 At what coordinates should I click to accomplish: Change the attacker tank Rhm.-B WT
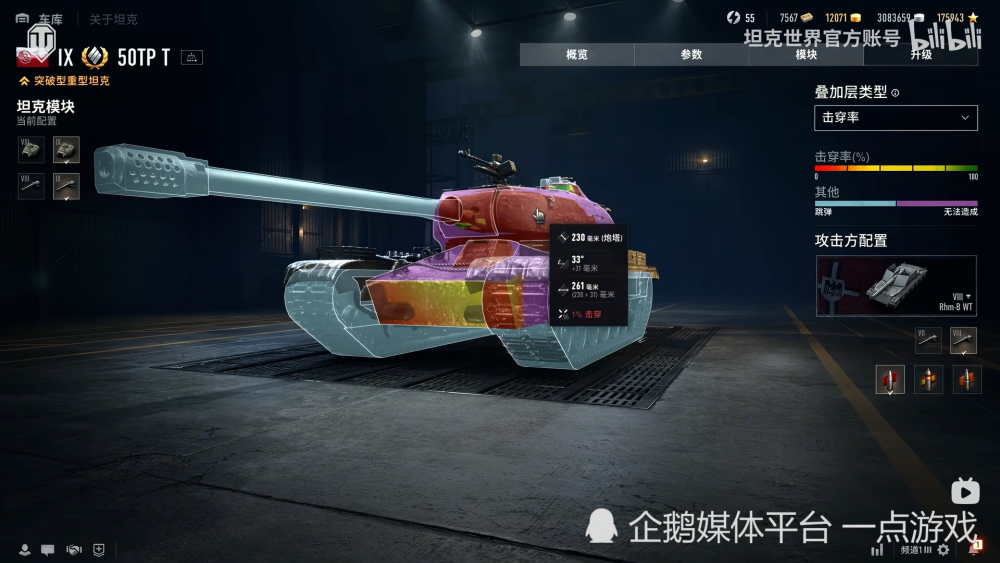(x=896, y=286)
